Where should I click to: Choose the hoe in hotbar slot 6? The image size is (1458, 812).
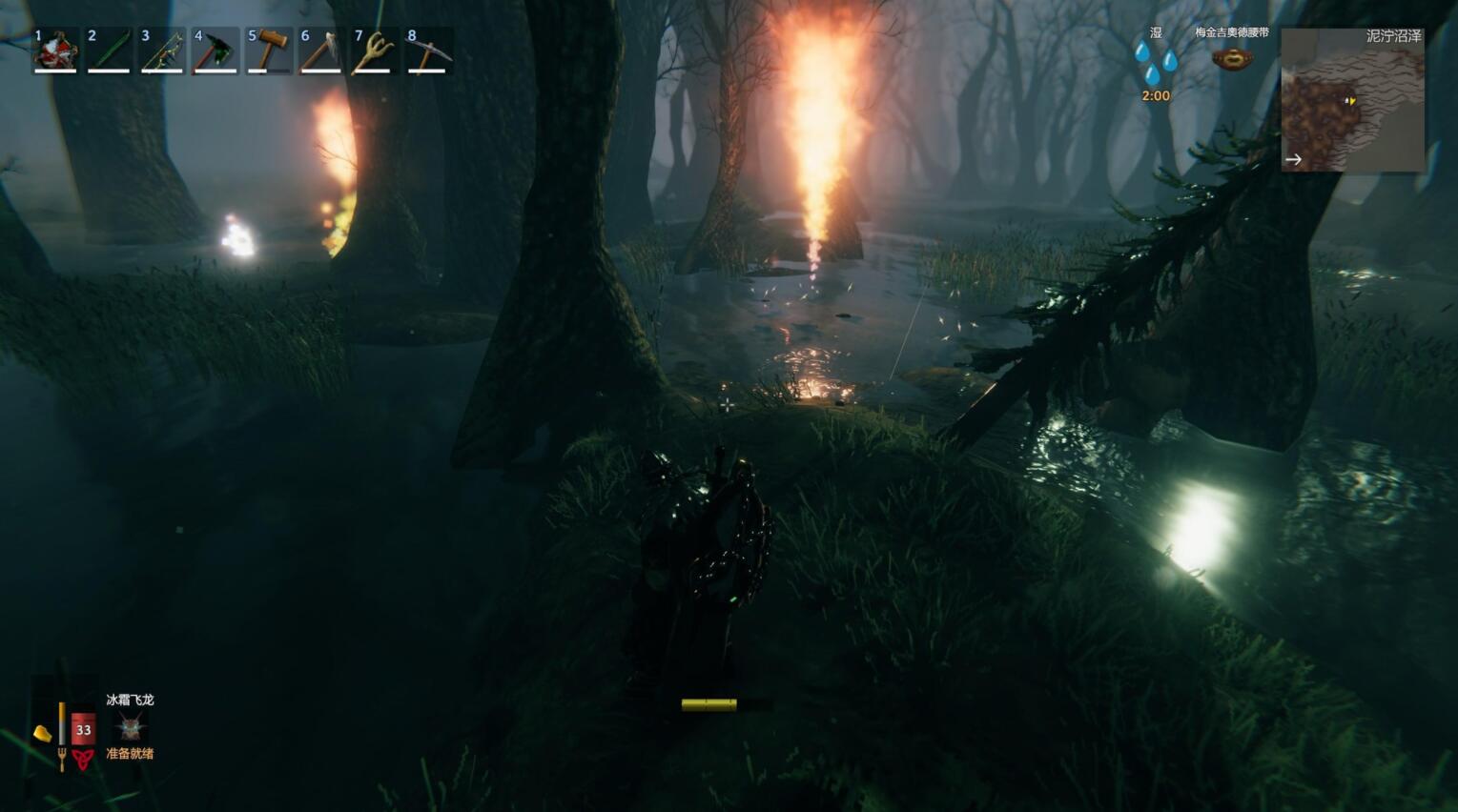click(x=321, y=51)
